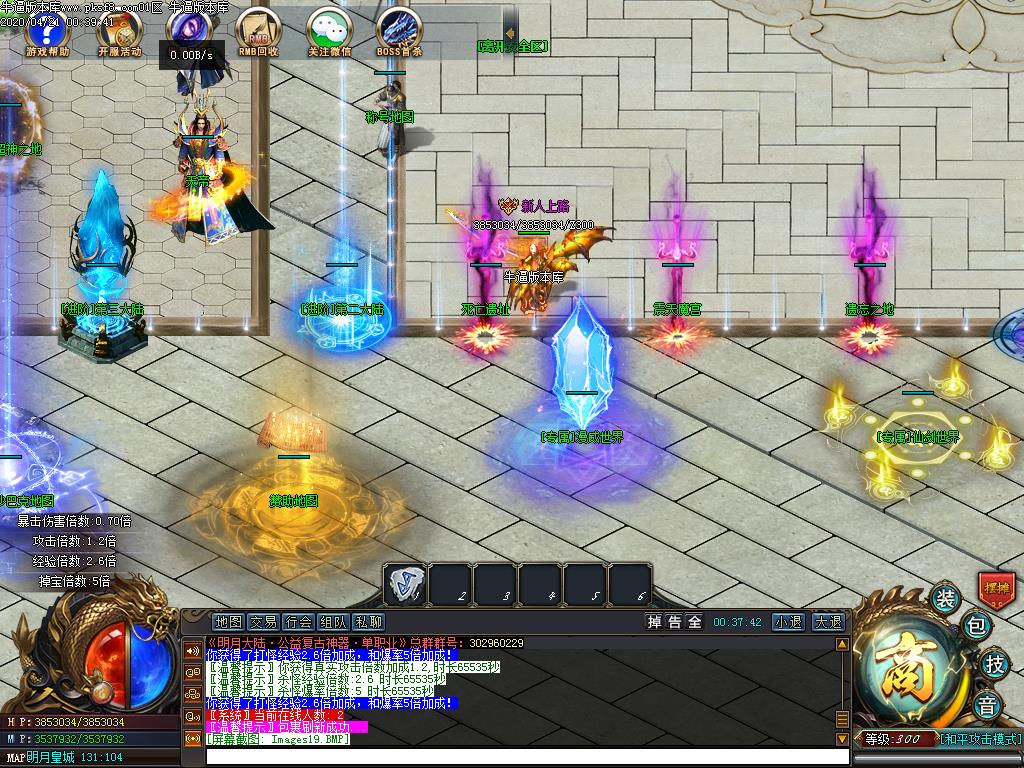Click the chat text input box
The image size is (1024, 768).
click(520, 757)
